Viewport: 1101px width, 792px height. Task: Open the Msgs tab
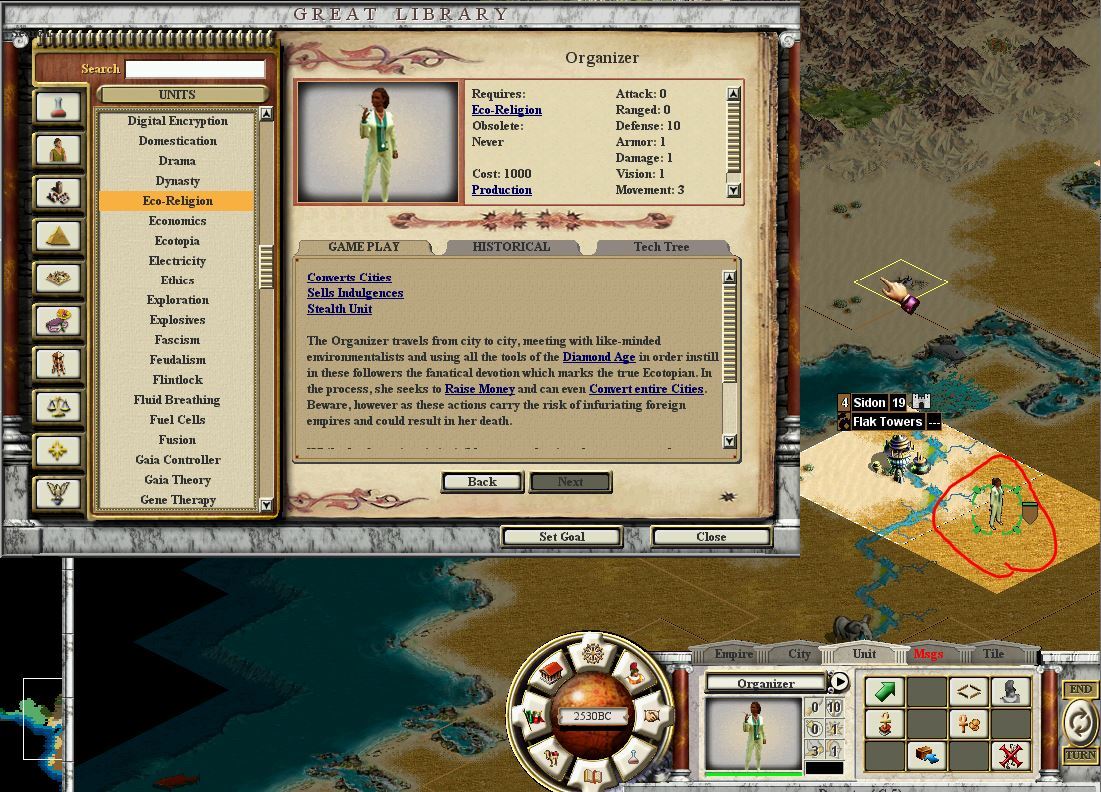coord(927,654)
